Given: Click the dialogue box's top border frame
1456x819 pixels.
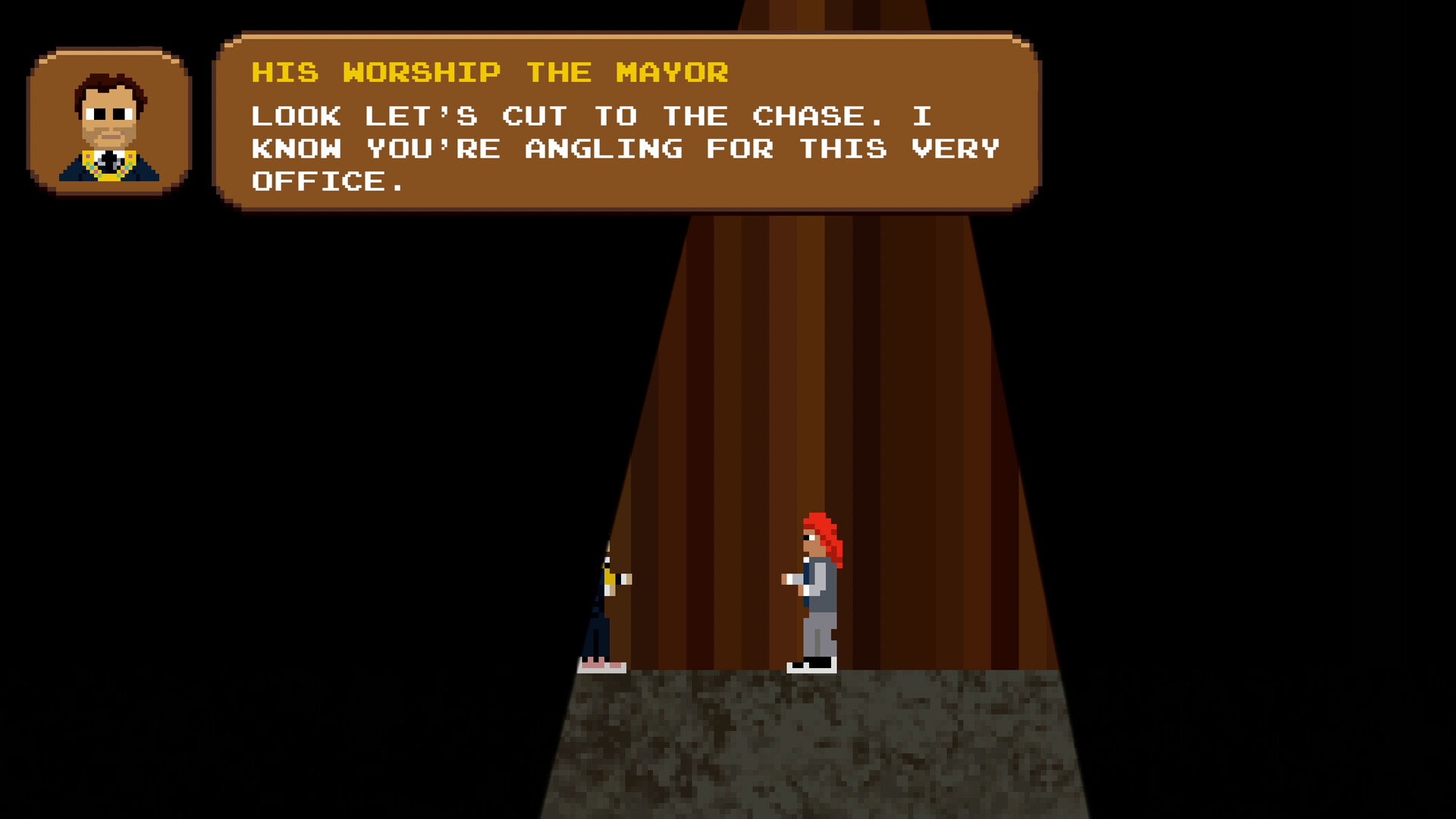Looking at the screenshot, I should click(629, 34).
